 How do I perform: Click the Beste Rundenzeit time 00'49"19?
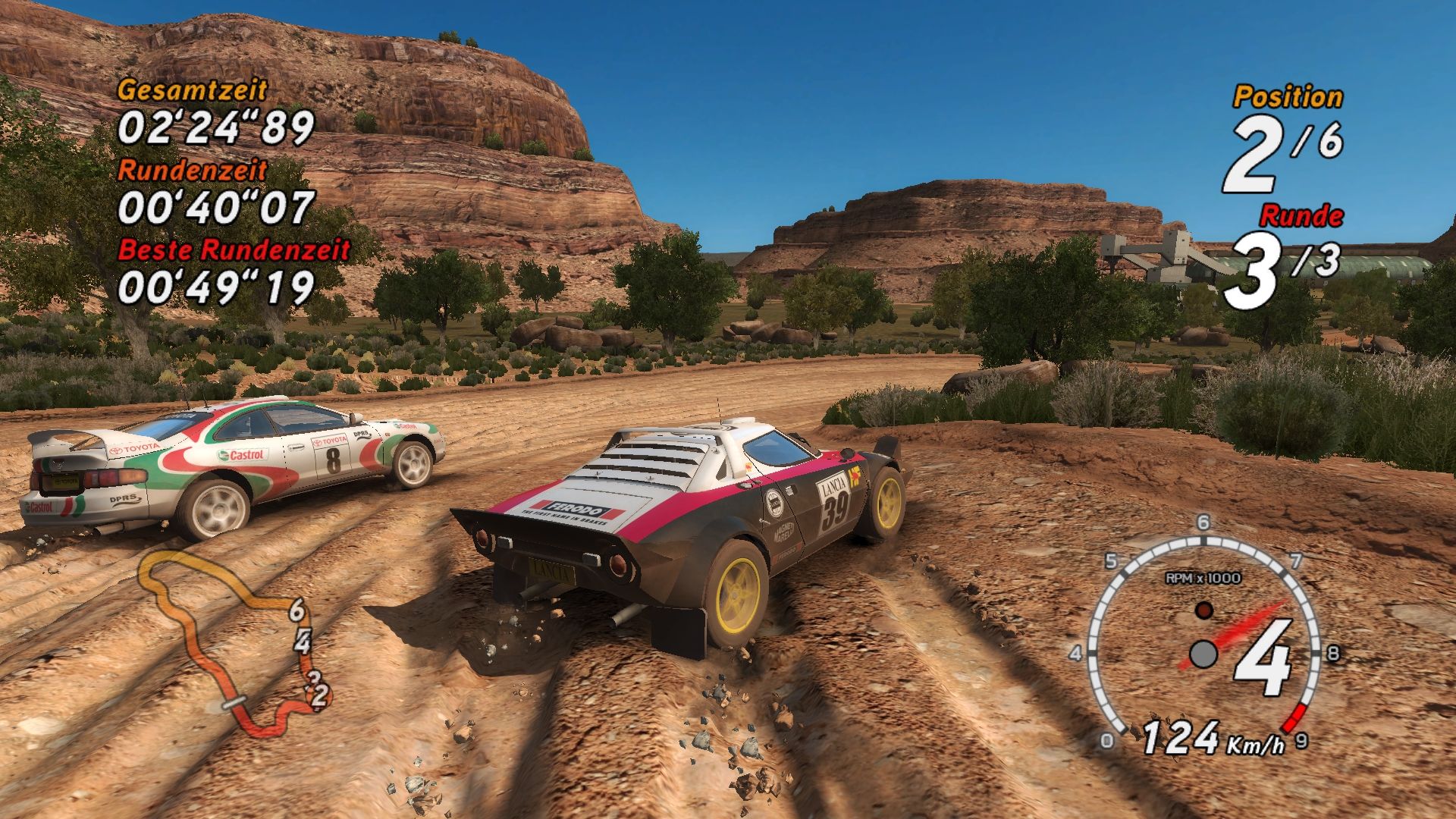point(215,285)
